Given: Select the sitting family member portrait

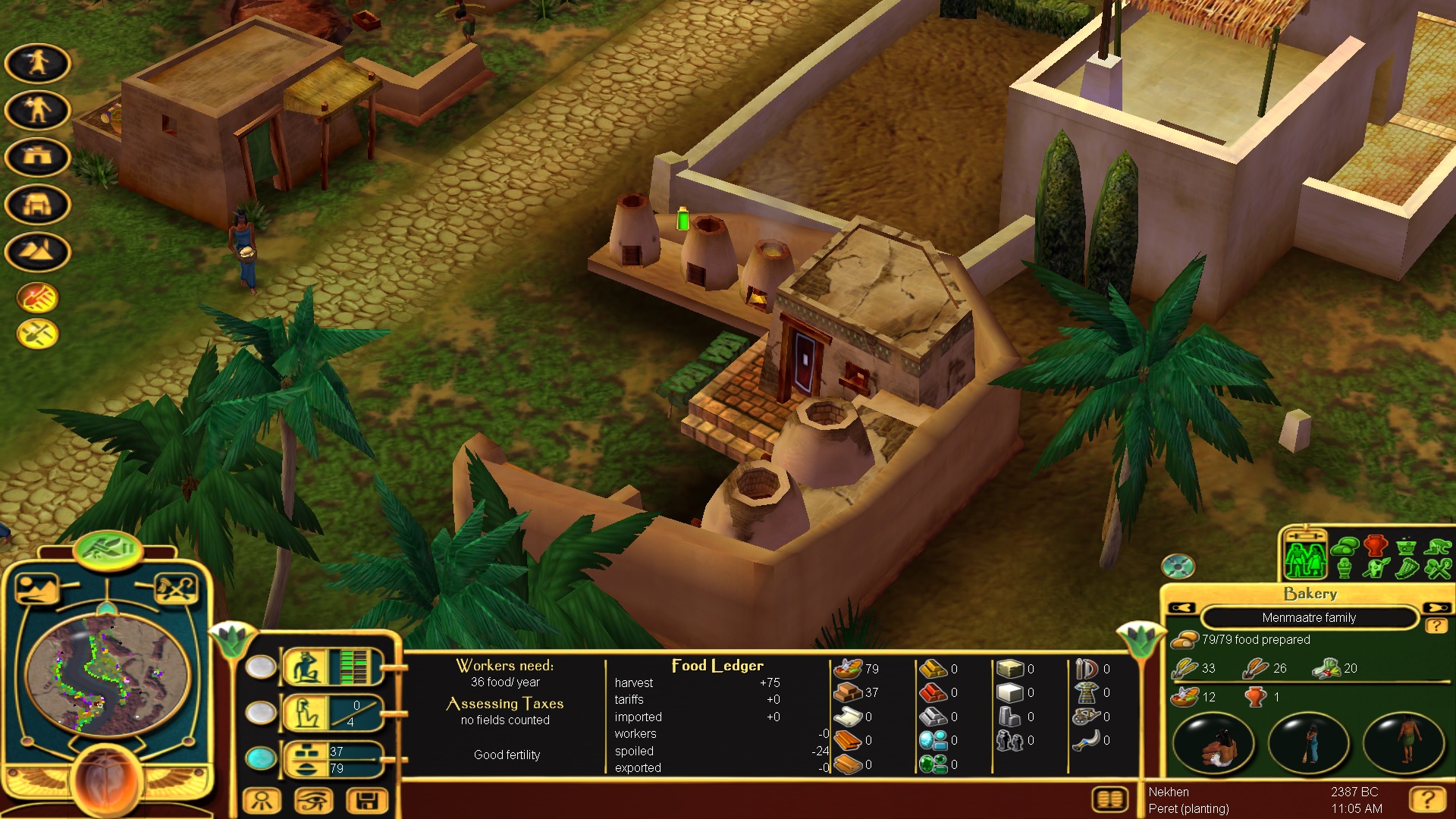Looking at the screenshot, I should coord(1214,744).
